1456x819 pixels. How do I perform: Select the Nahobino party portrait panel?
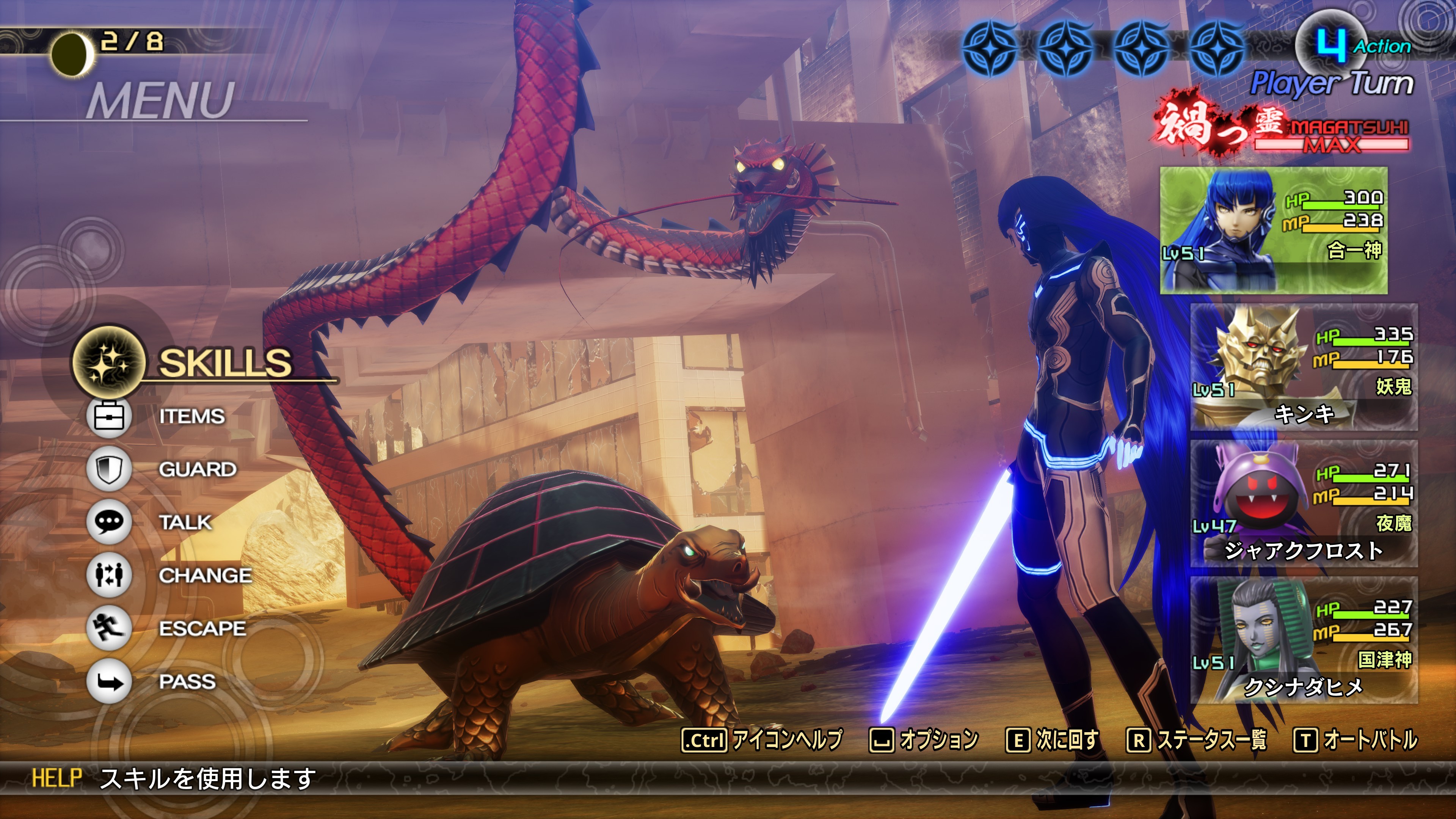pos(1274,230)
